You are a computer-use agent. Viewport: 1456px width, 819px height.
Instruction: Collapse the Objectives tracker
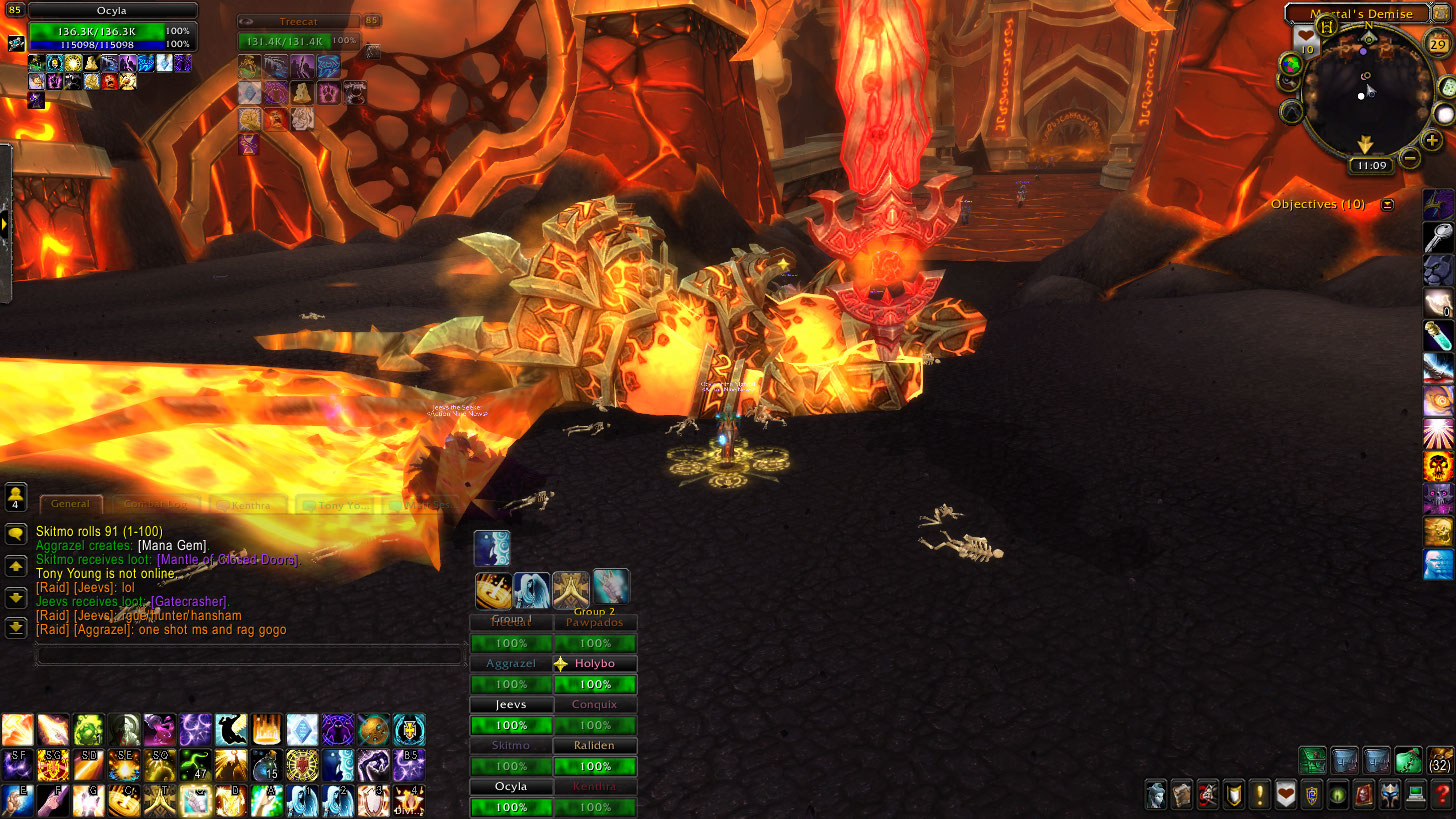[1387, 204]
